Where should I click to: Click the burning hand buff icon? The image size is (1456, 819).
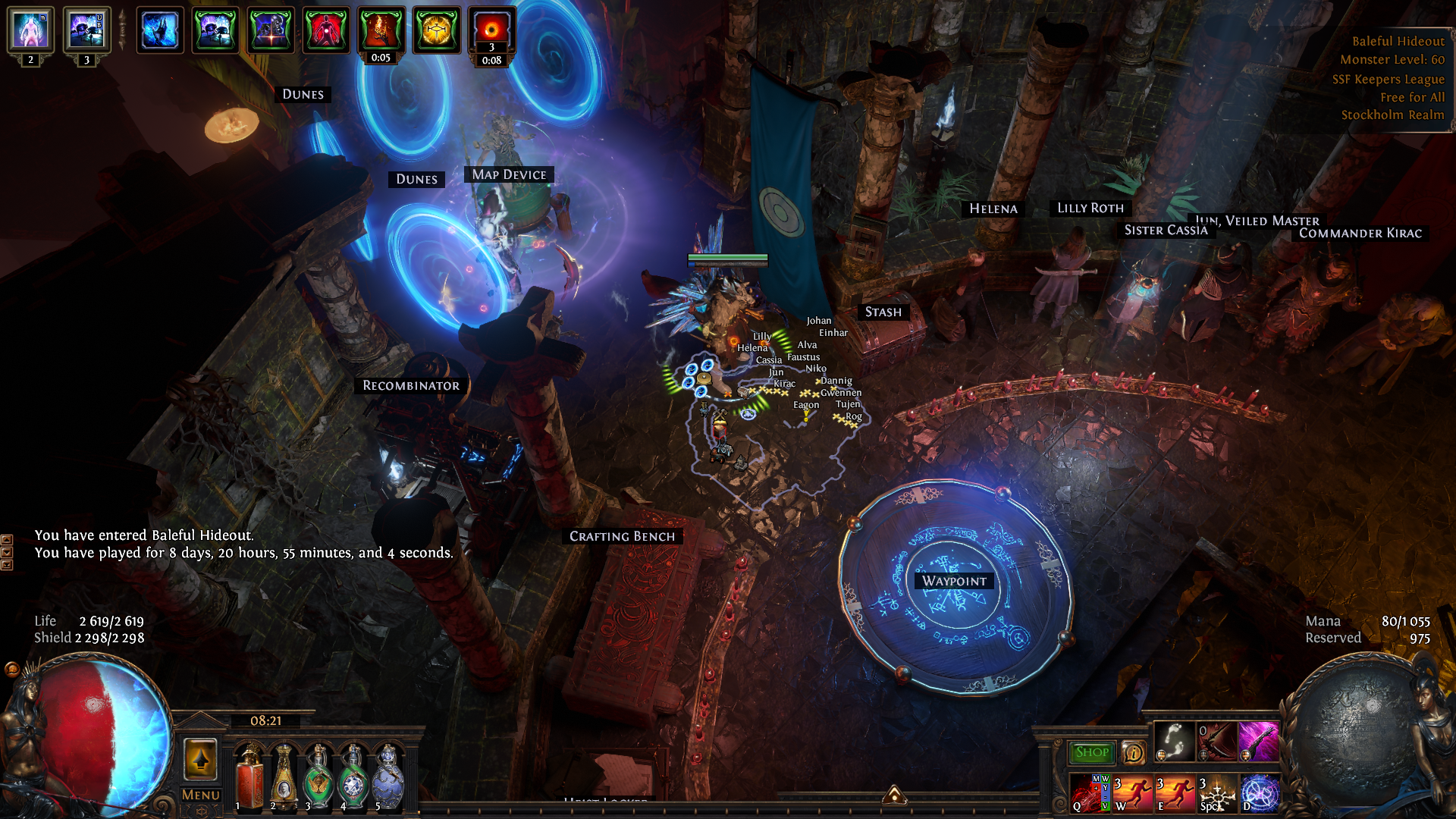coord(381,30)
